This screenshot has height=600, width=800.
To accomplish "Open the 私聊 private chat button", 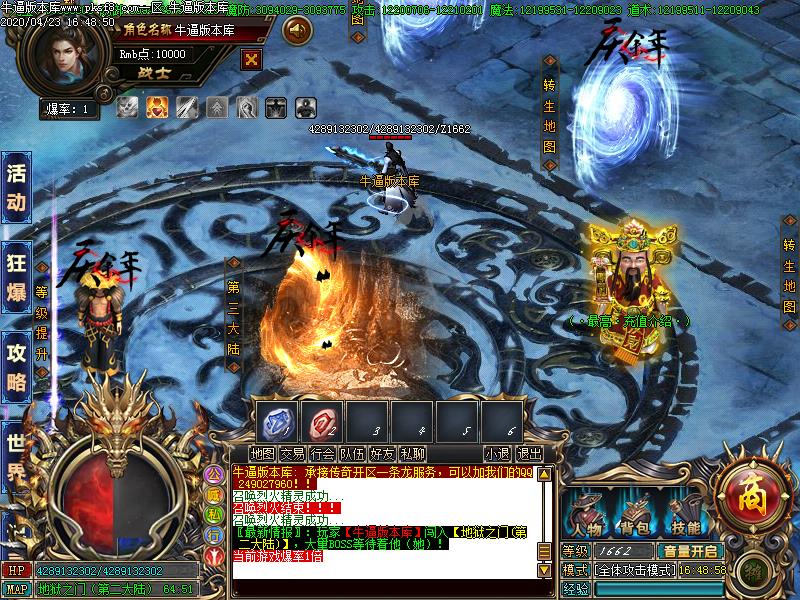I will tap(412, 454).
